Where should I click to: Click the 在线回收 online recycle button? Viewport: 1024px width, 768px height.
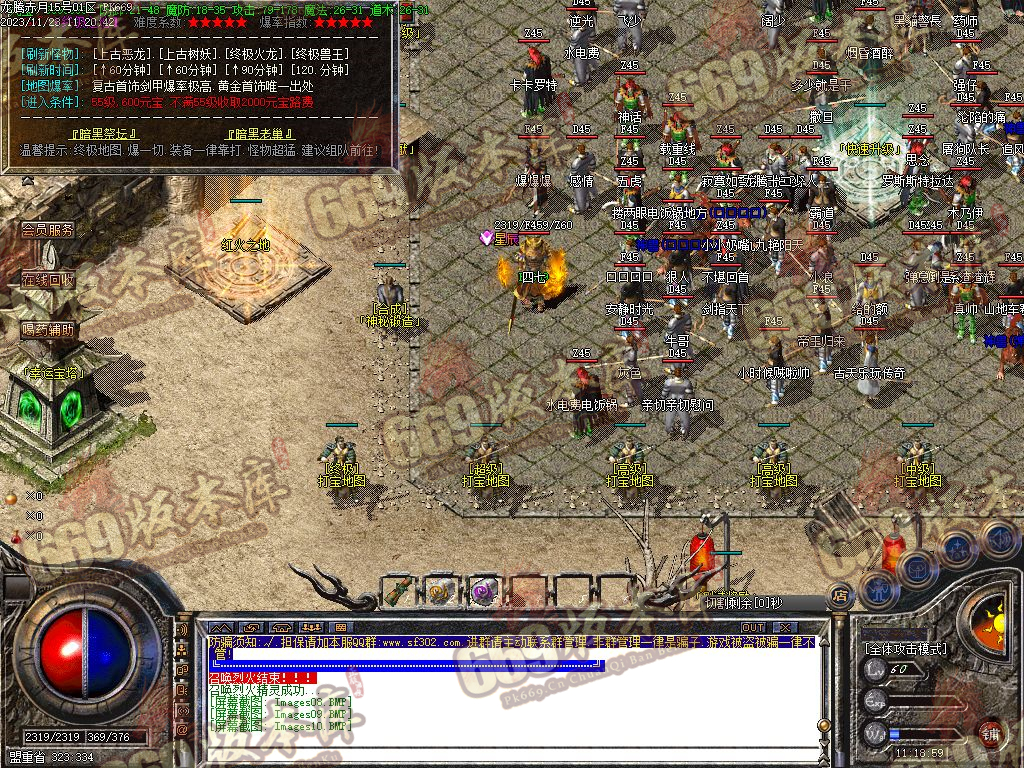click(x=48, y=280)
